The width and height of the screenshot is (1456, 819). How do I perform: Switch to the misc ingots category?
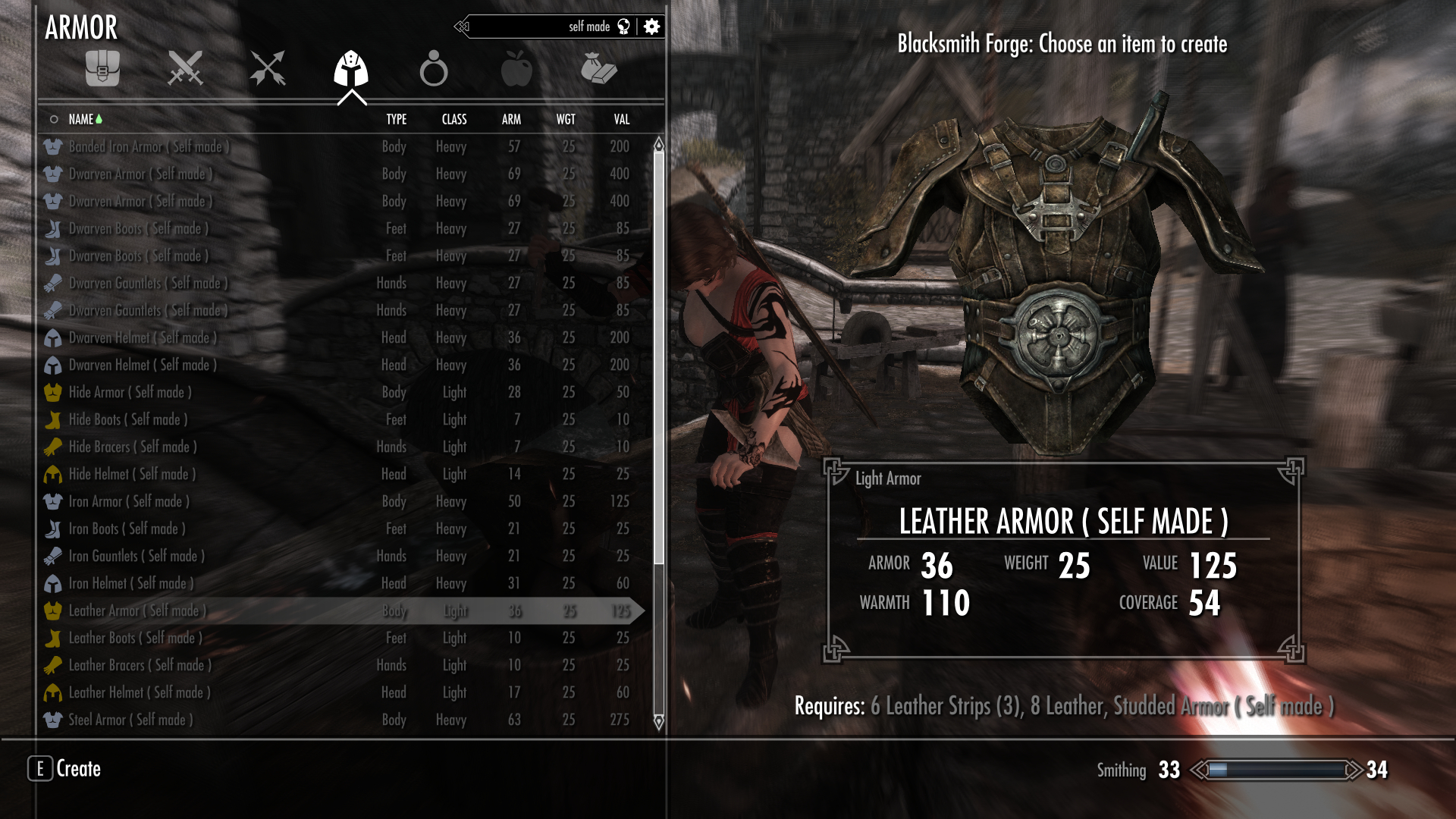click(x=598, y=69)
